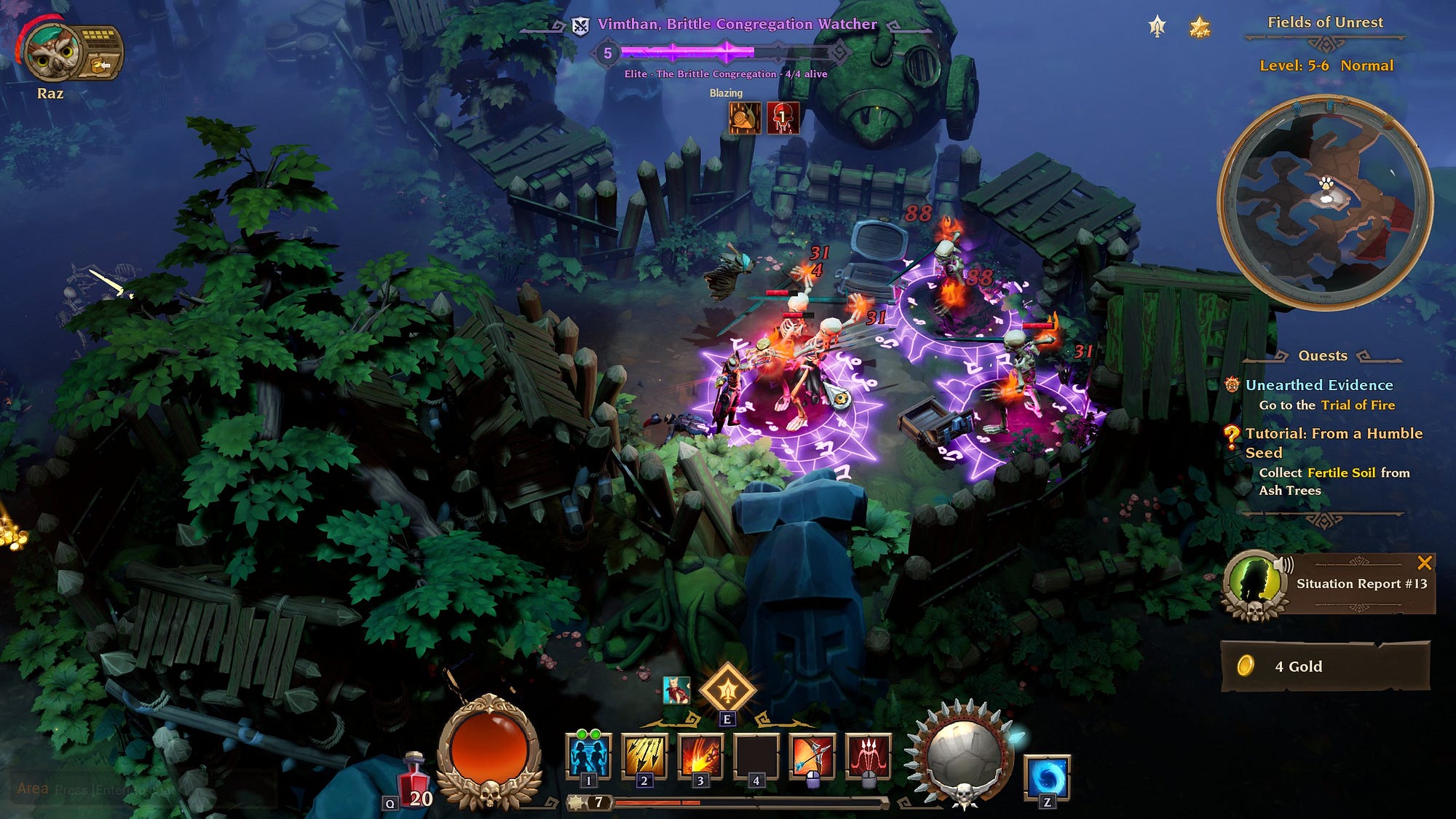
Task: Open the gold triple-star icon
Action: [1199, 28]
